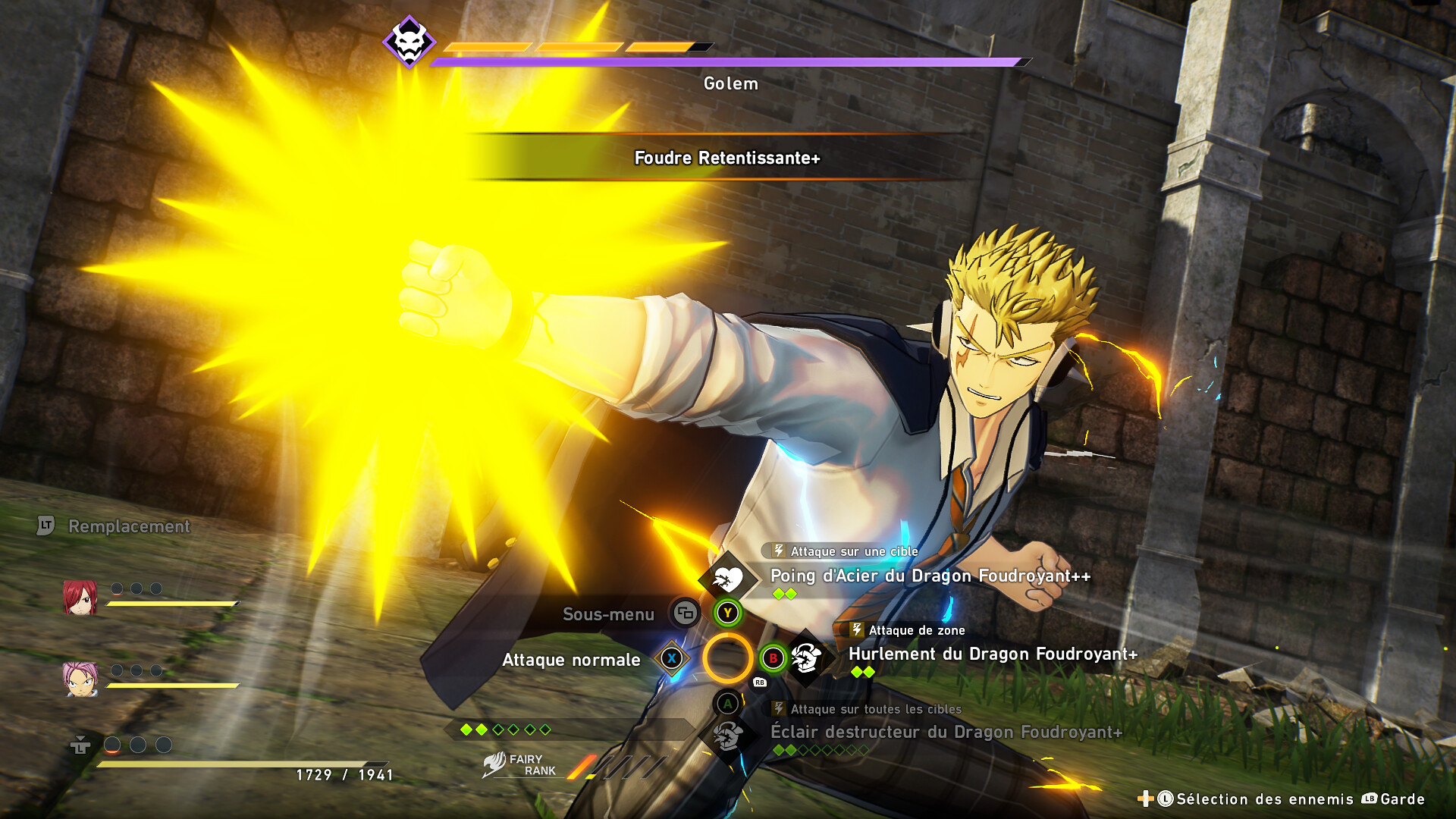Open the Sous-menu option
The width and height of the screenshot is (1456, 819).
pyautogui.click(x=608, y=614)
